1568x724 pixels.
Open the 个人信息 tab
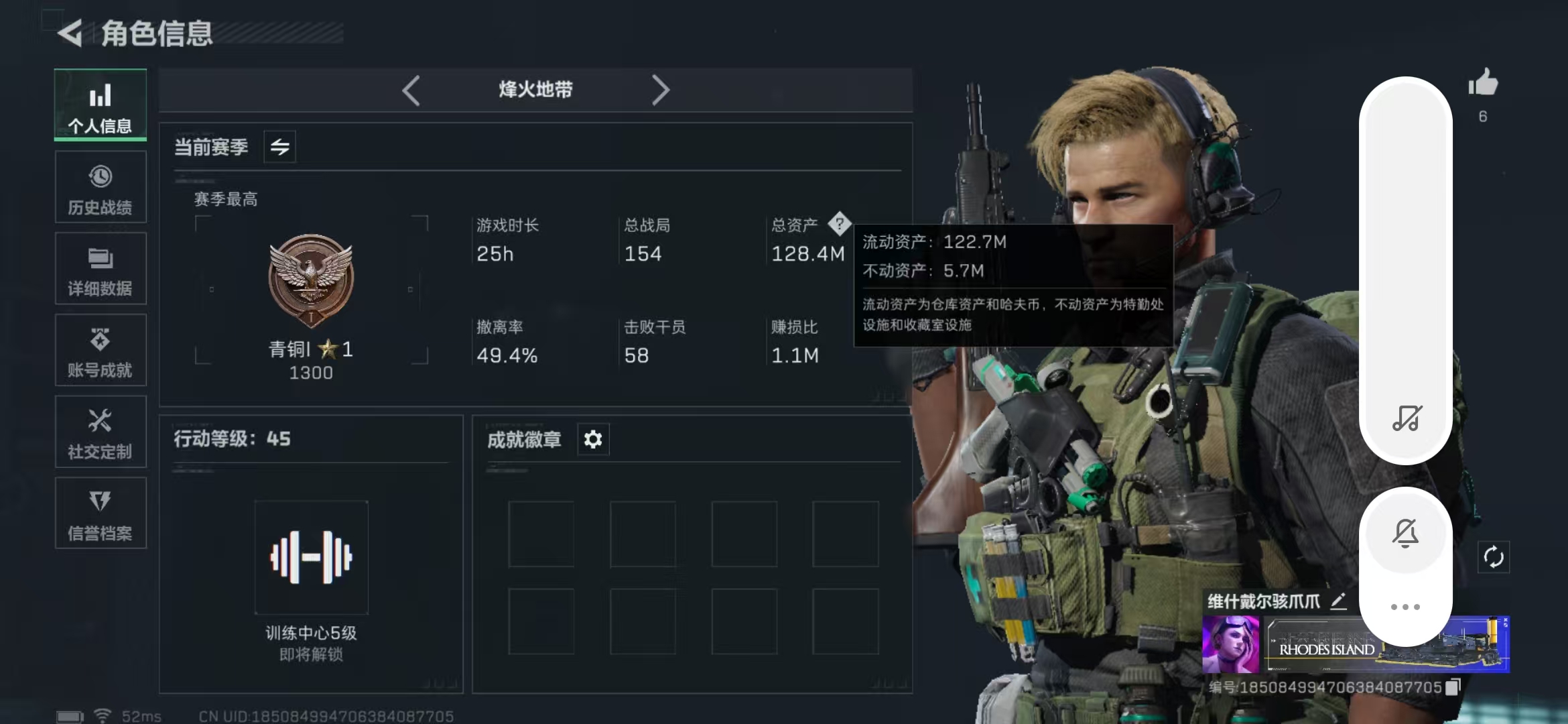click(101, 106)
